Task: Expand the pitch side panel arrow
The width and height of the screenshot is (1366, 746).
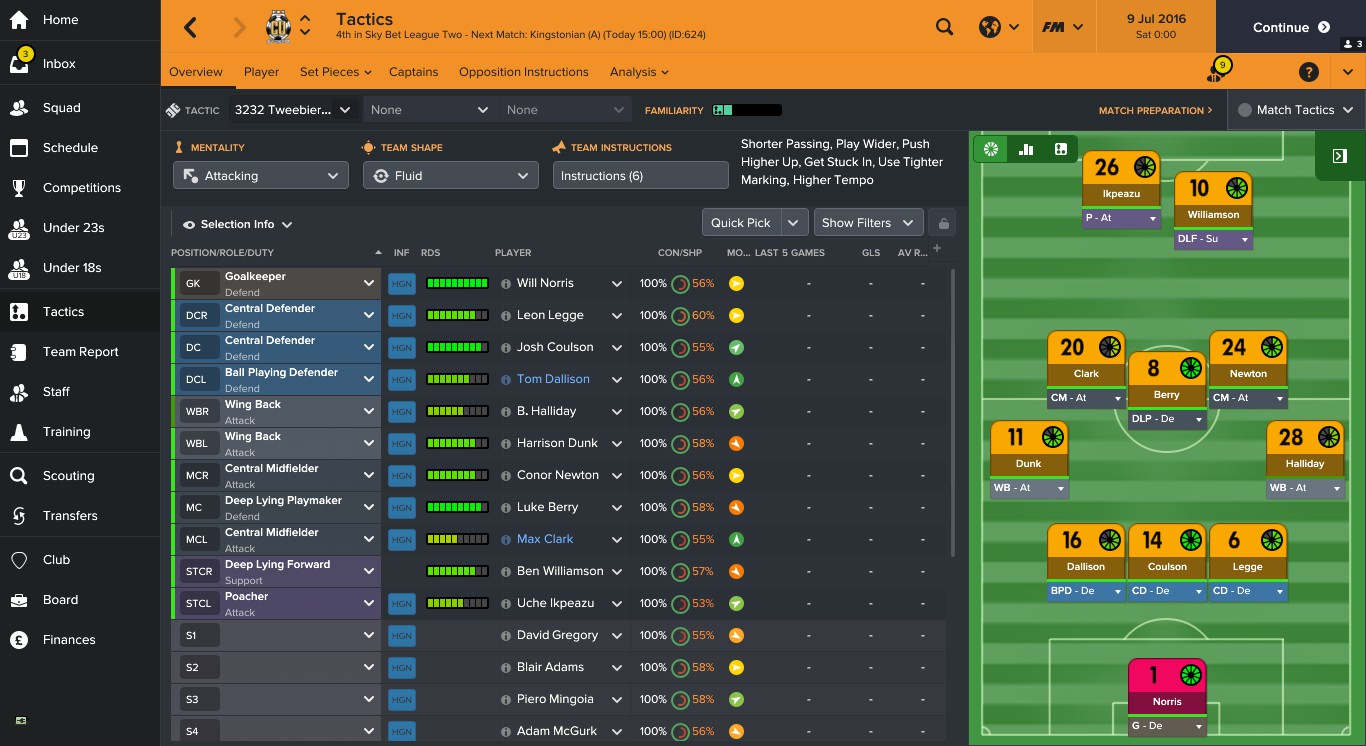Action: [x=1340, y=156]
